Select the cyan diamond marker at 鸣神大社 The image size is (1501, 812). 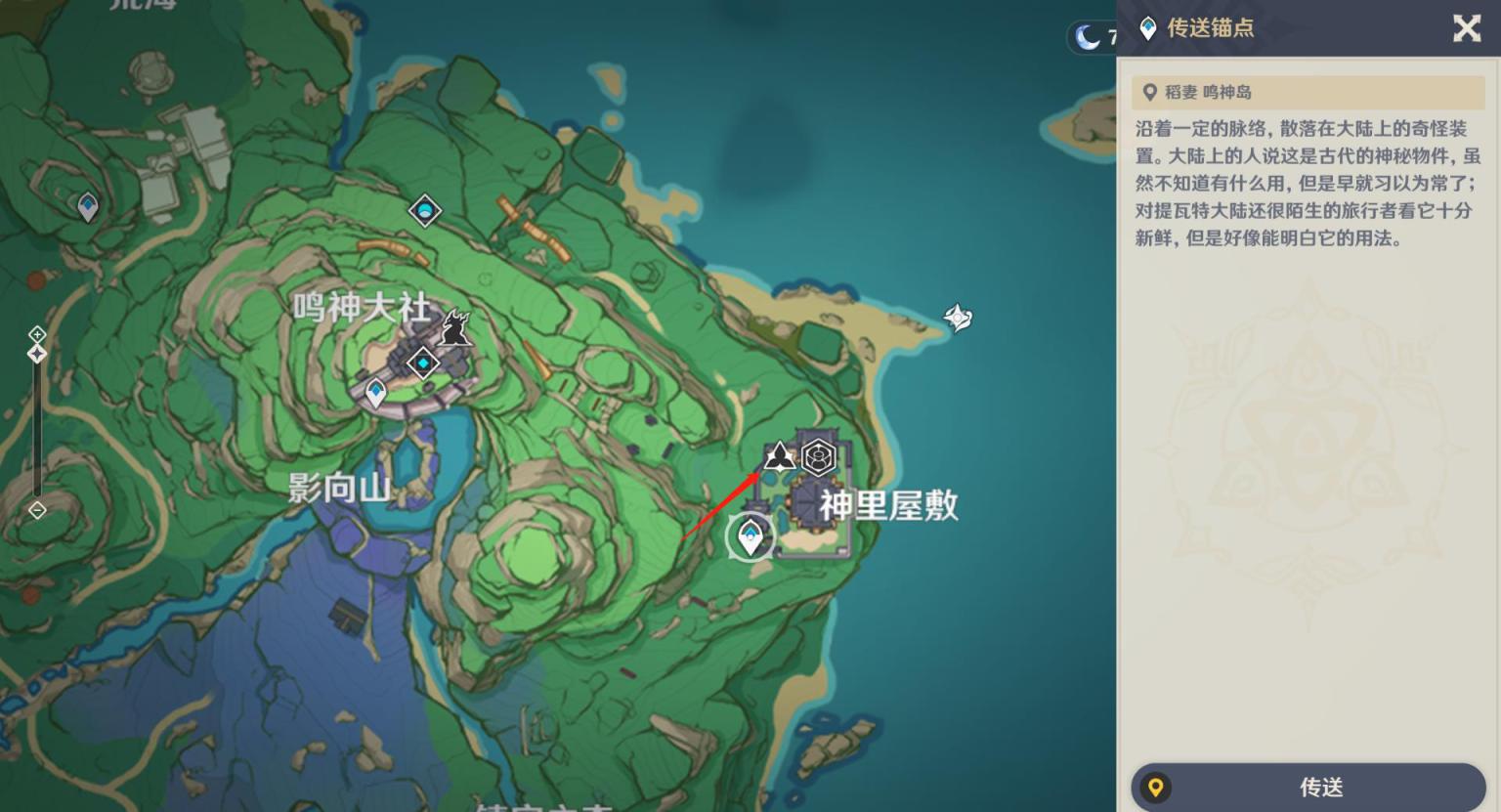(x=423, y=363)
